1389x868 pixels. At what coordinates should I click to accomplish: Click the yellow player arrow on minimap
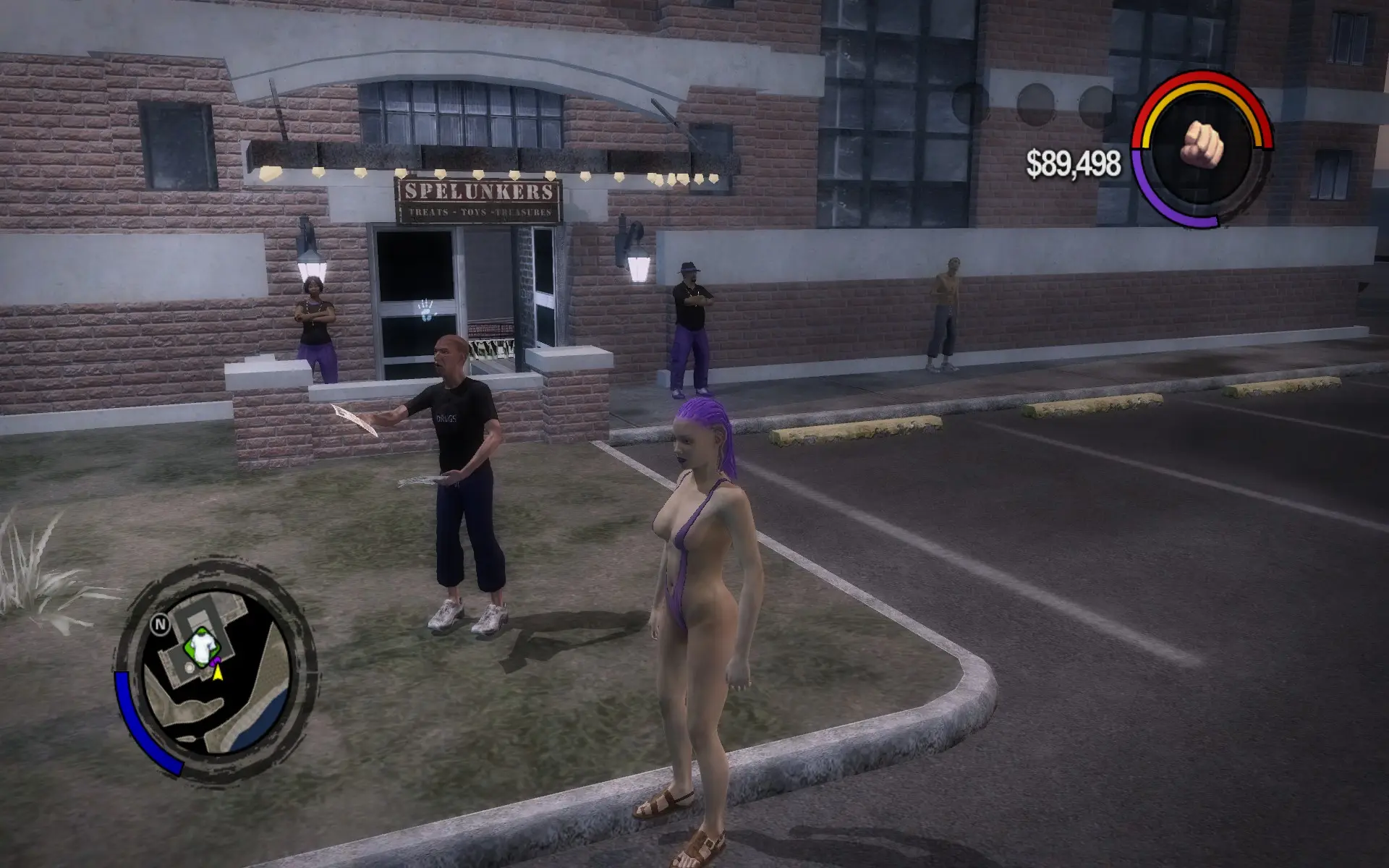217,673
